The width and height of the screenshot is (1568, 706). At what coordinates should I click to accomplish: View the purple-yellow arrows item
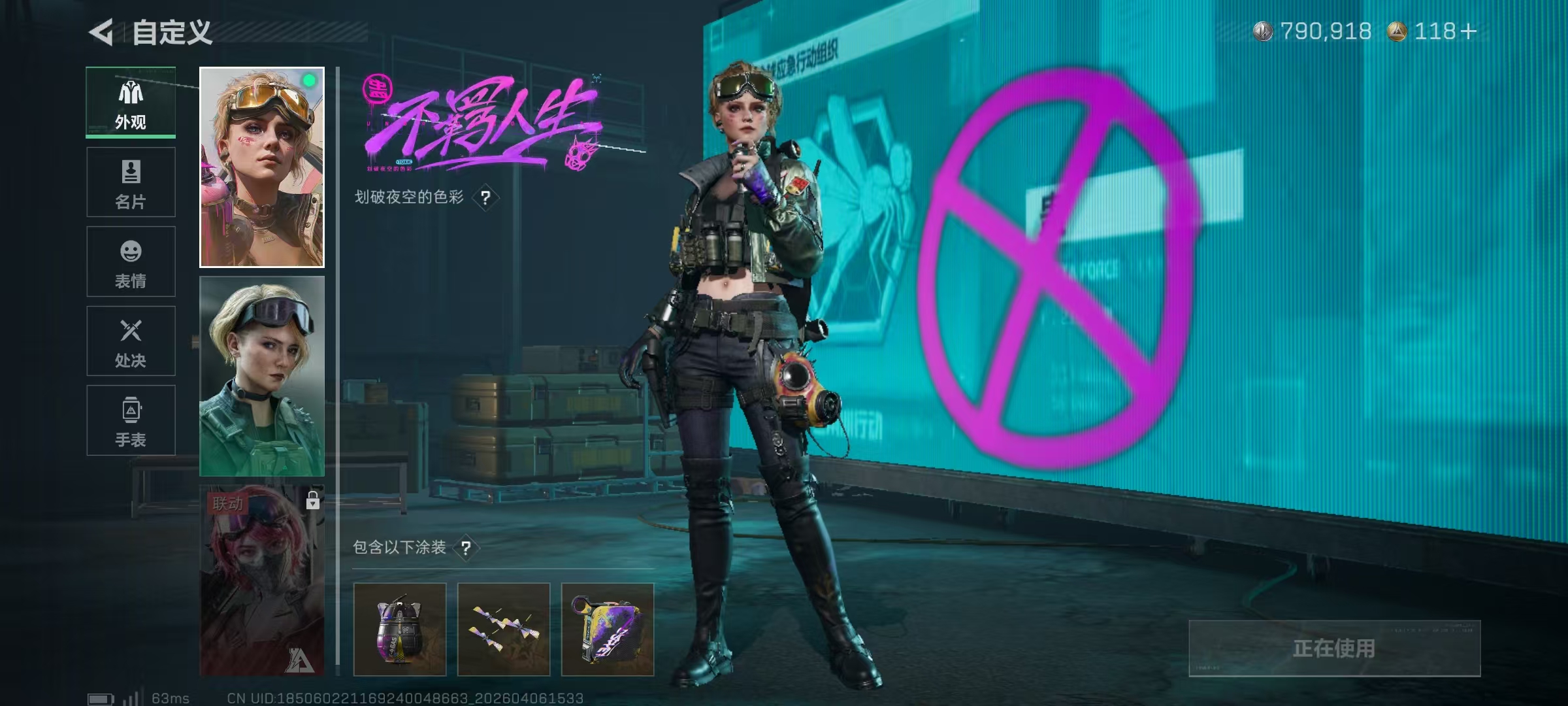[504, 630]
